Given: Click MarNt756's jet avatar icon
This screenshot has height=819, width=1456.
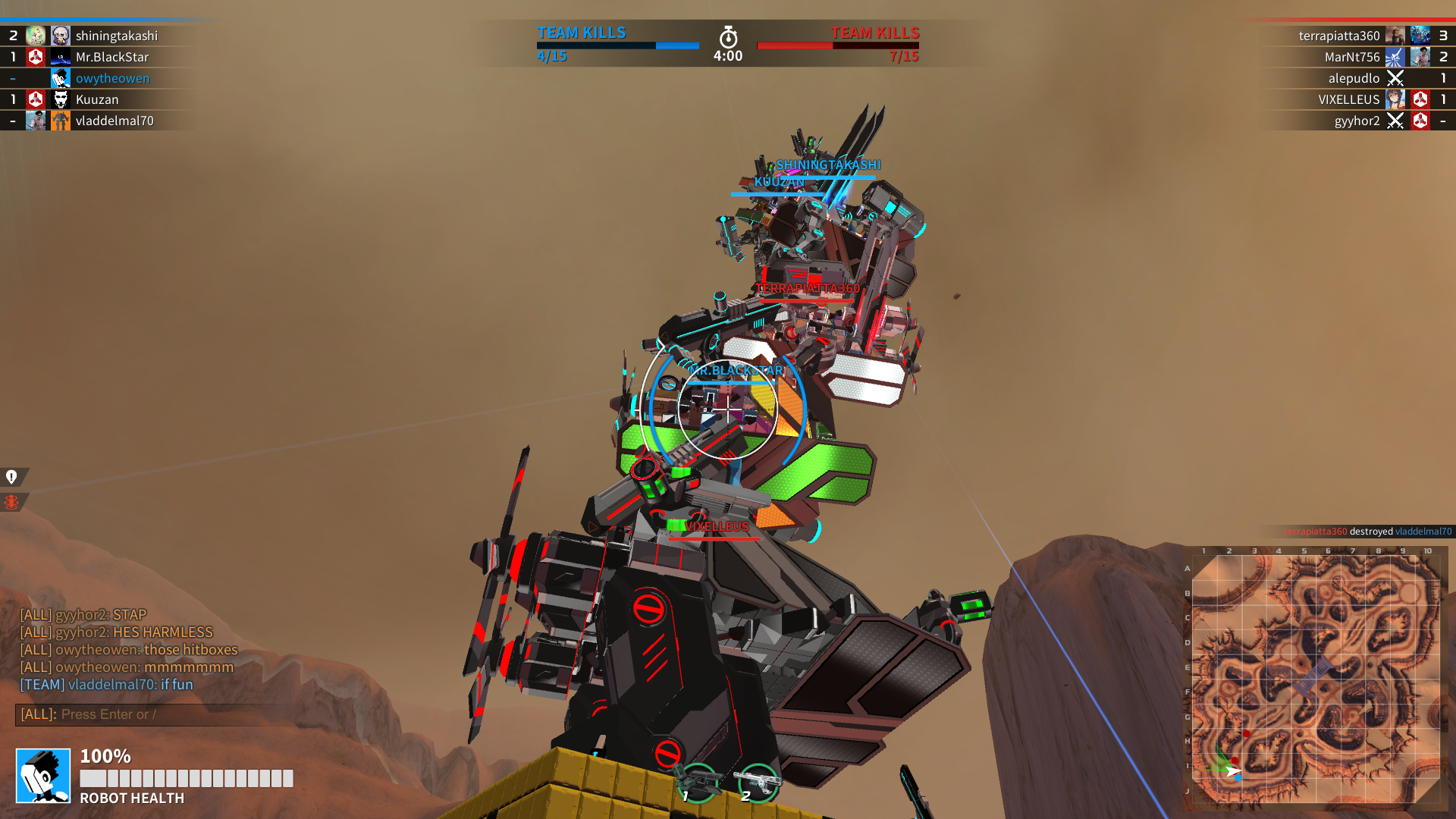Looking at the screenshot, I should (1396, 57).
